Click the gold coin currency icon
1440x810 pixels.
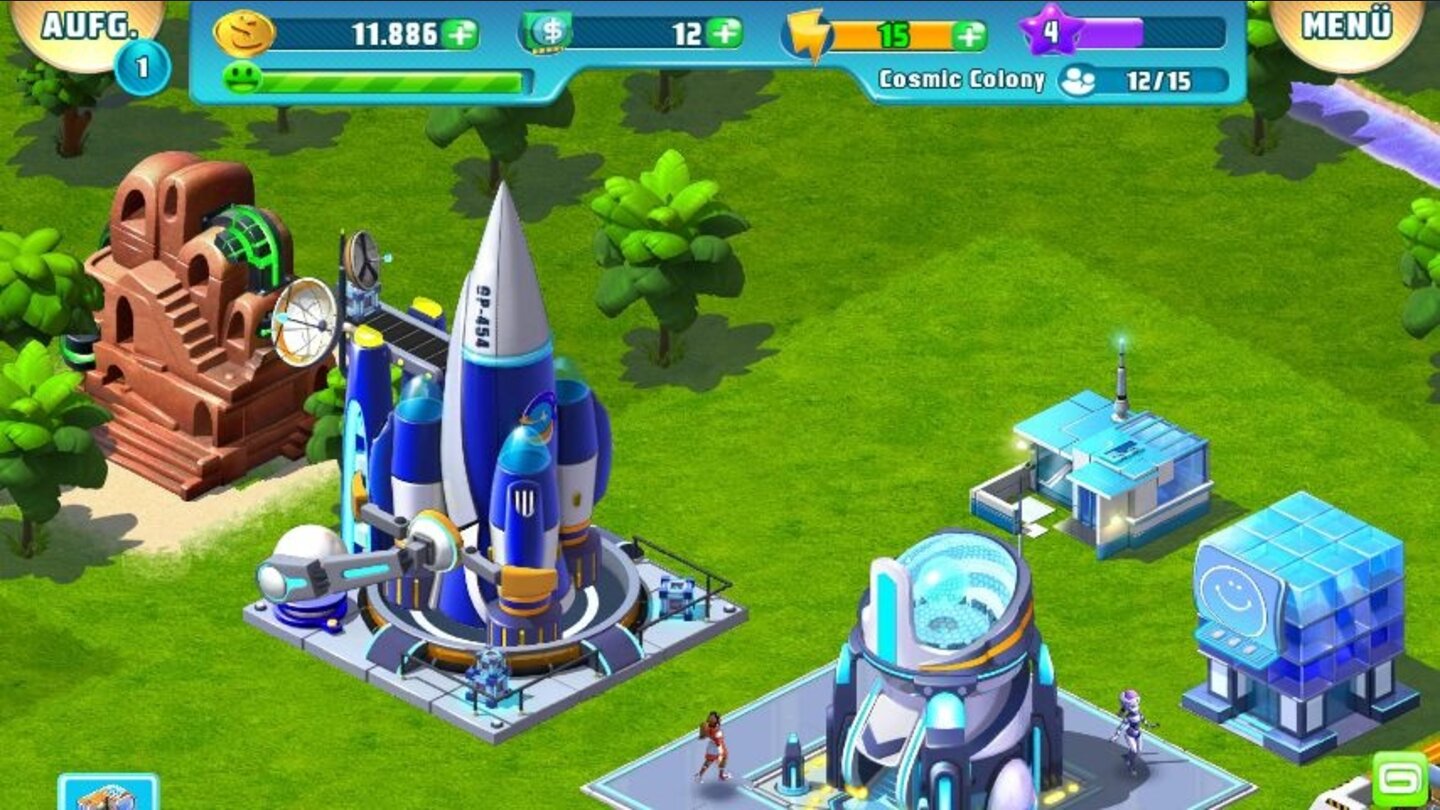[243, 31]
